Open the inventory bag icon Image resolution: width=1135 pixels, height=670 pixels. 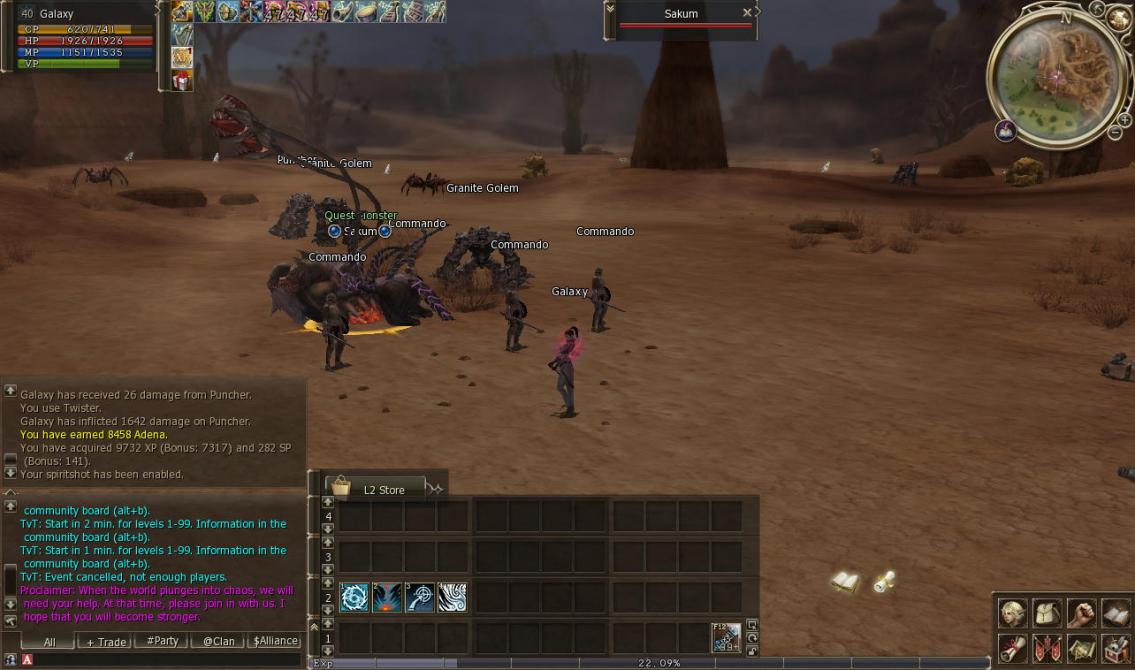1047,613
